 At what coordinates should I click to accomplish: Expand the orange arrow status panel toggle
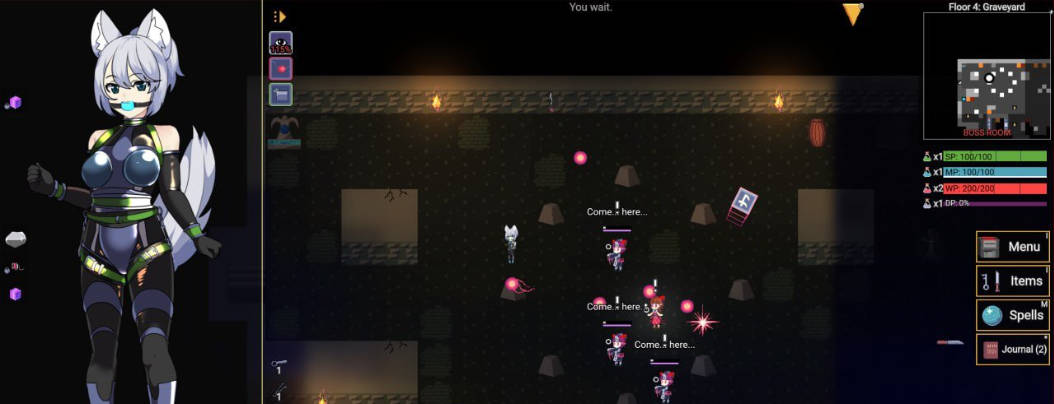[x=280, y=16]
